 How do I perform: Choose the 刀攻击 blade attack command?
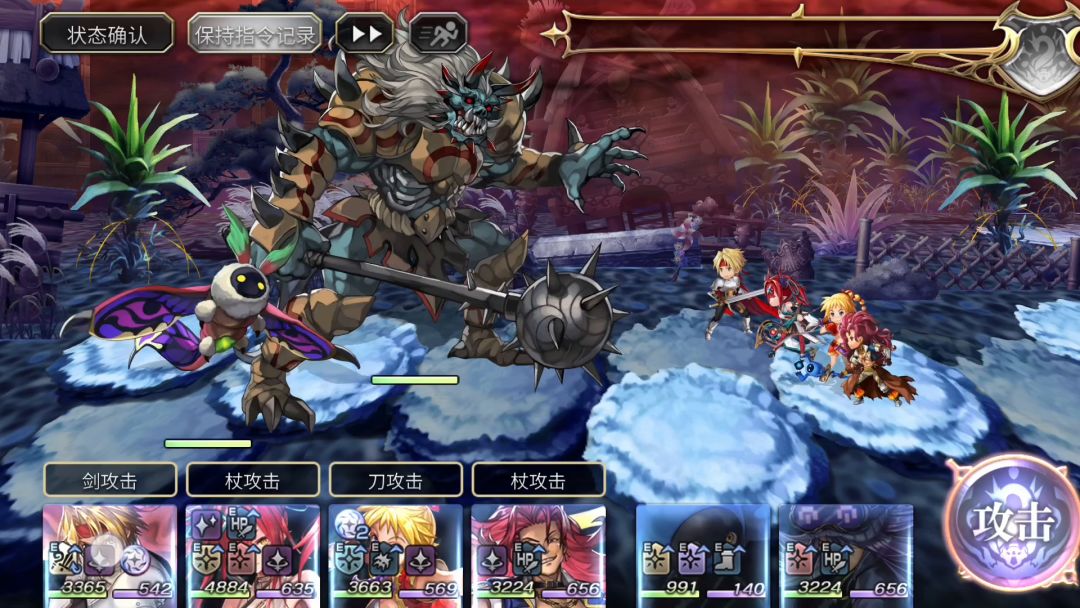click(x=395, y=480)
